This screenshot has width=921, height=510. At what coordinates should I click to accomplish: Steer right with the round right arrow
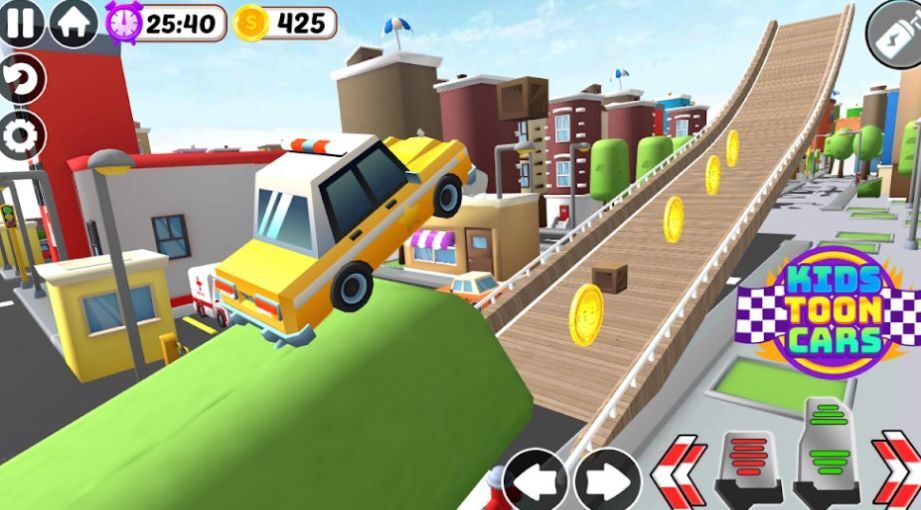[607, 482]
